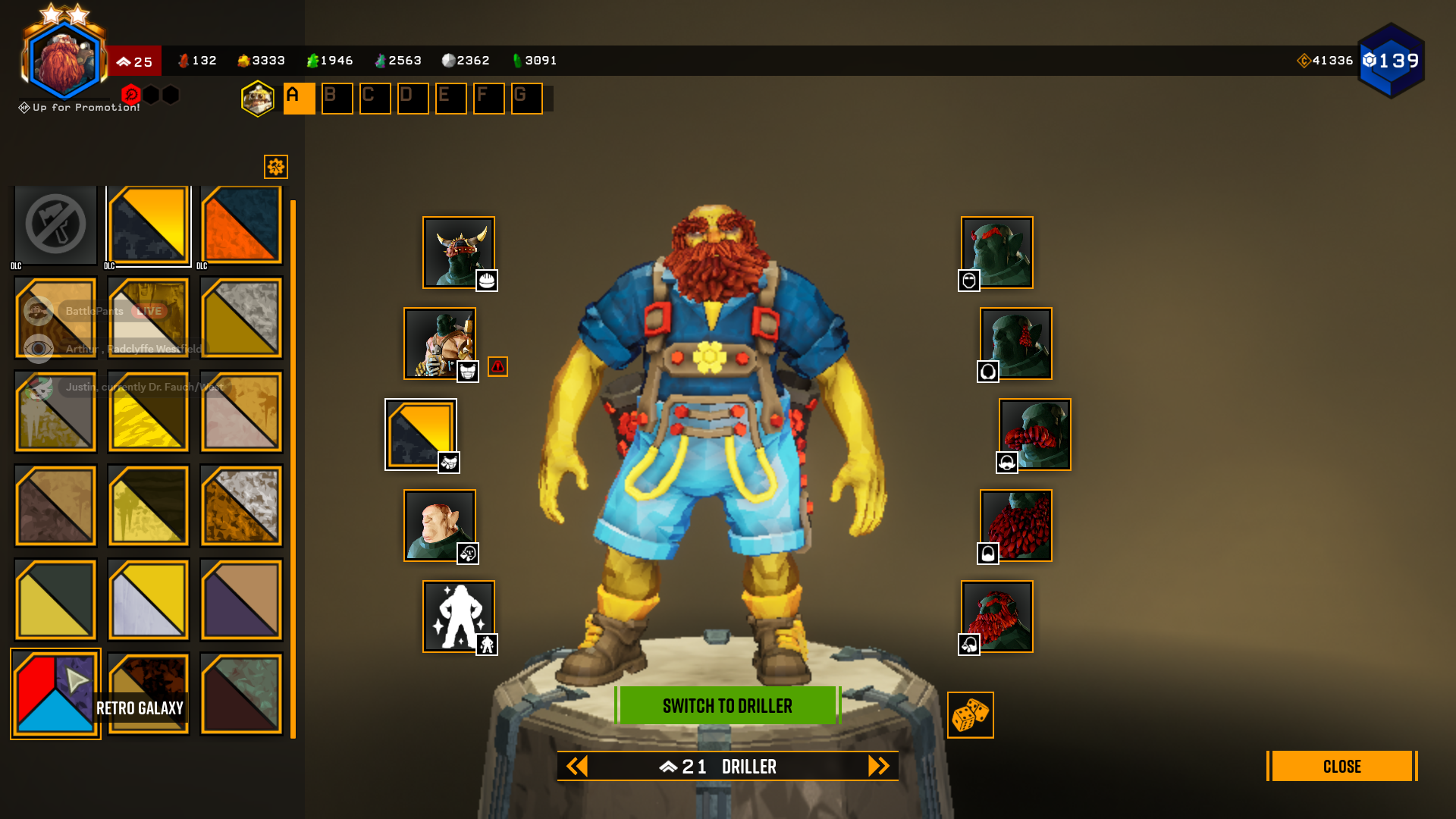This screenshot has height=819, width=1456.
Task: Open the horned helmet headwear category
Action: click(458, 253)
